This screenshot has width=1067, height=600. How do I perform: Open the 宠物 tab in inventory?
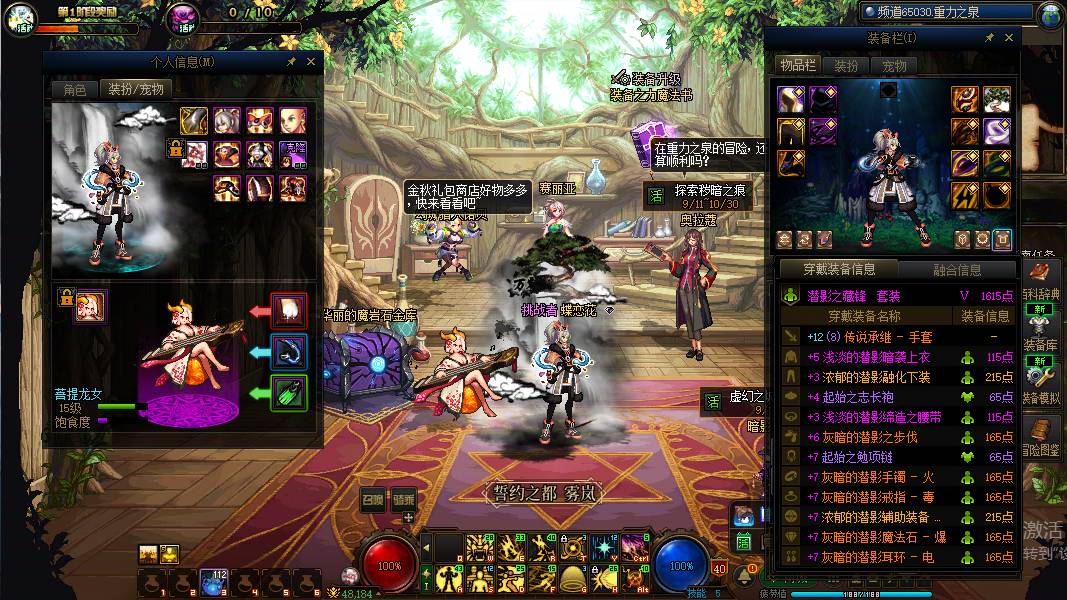pyautogui.click(x=894, y=66)
